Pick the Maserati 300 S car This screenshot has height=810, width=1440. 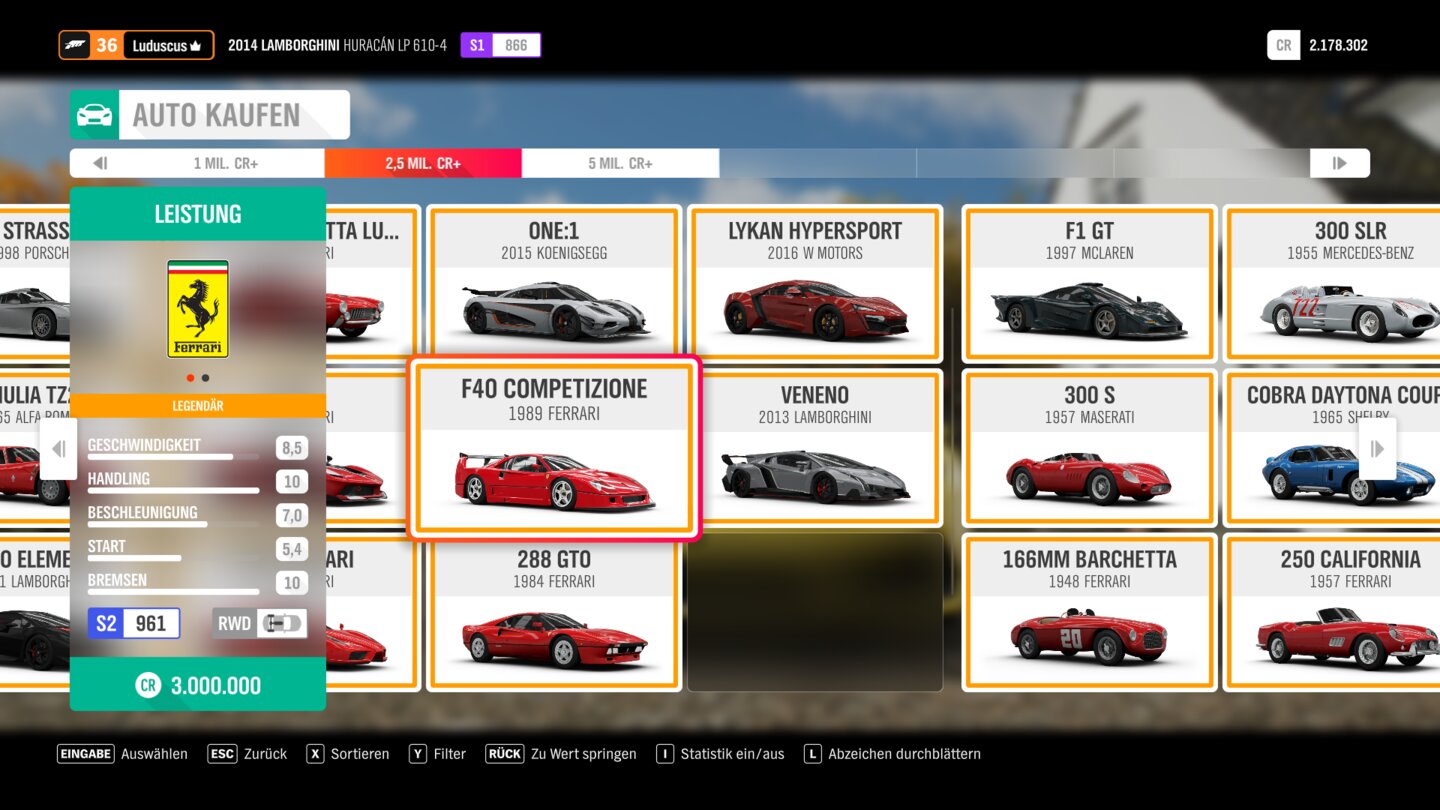1089,448
